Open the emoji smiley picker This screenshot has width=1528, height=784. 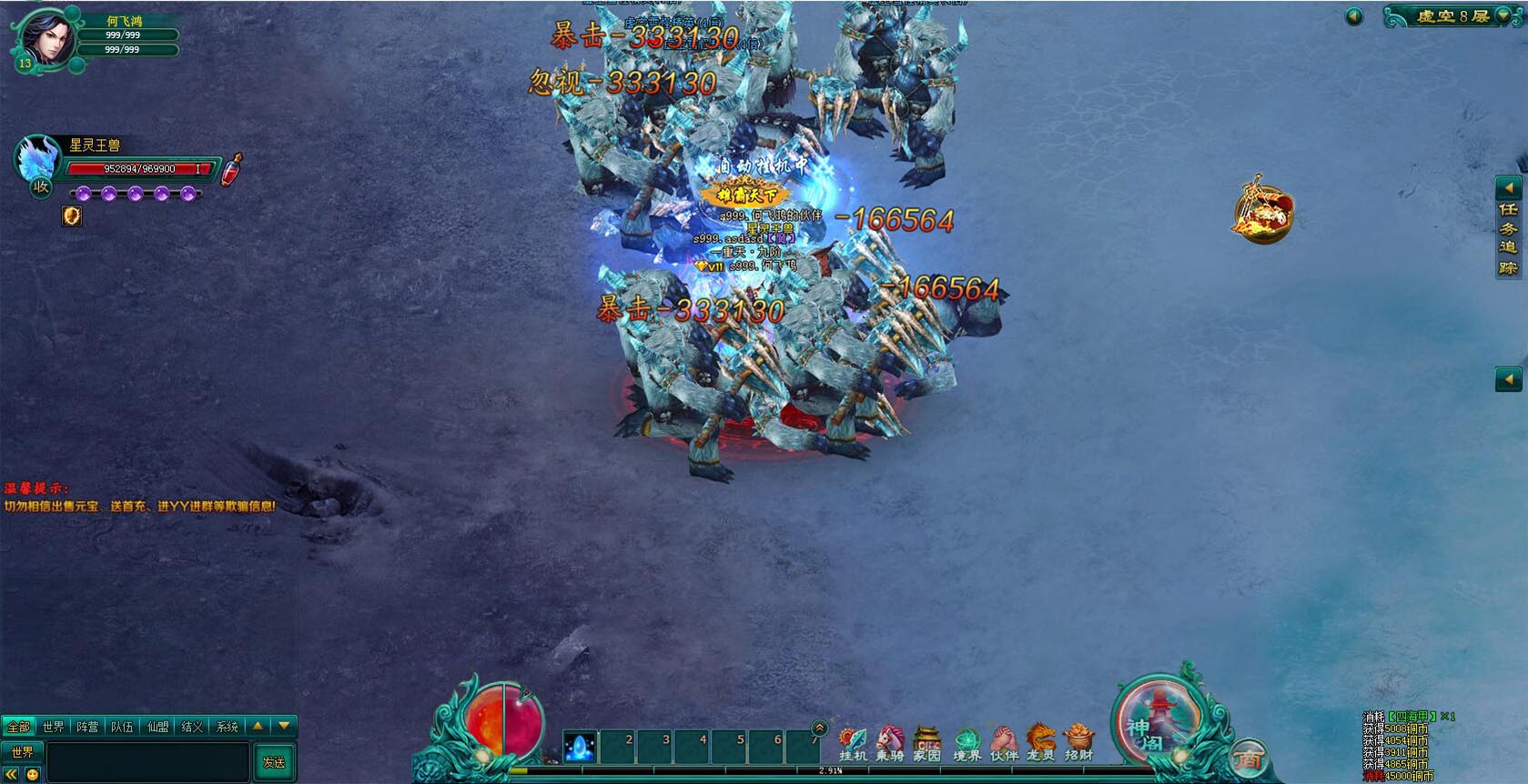(x=33, y=775)
